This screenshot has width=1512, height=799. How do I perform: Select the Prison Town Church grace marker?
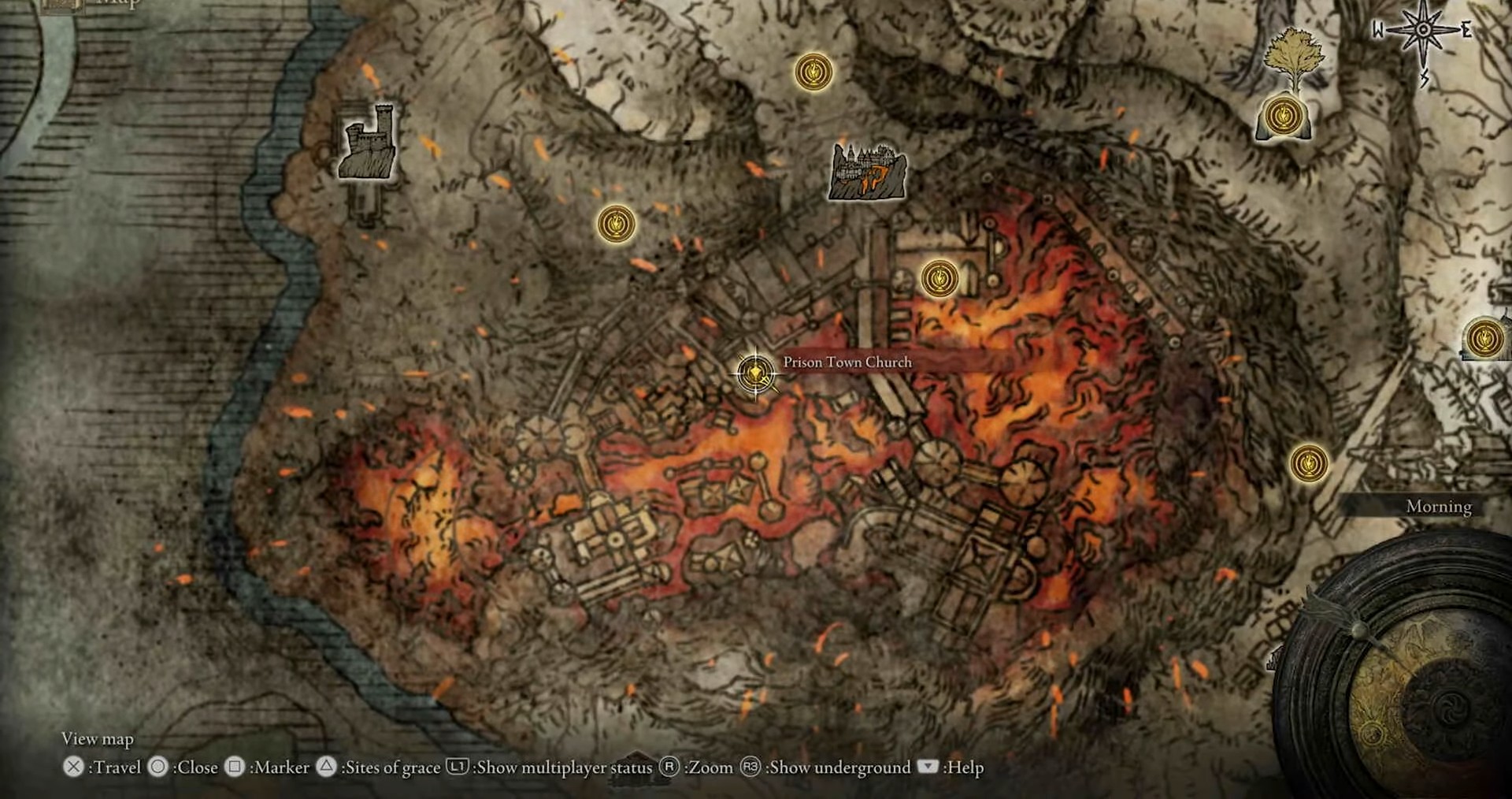[755, 372]
